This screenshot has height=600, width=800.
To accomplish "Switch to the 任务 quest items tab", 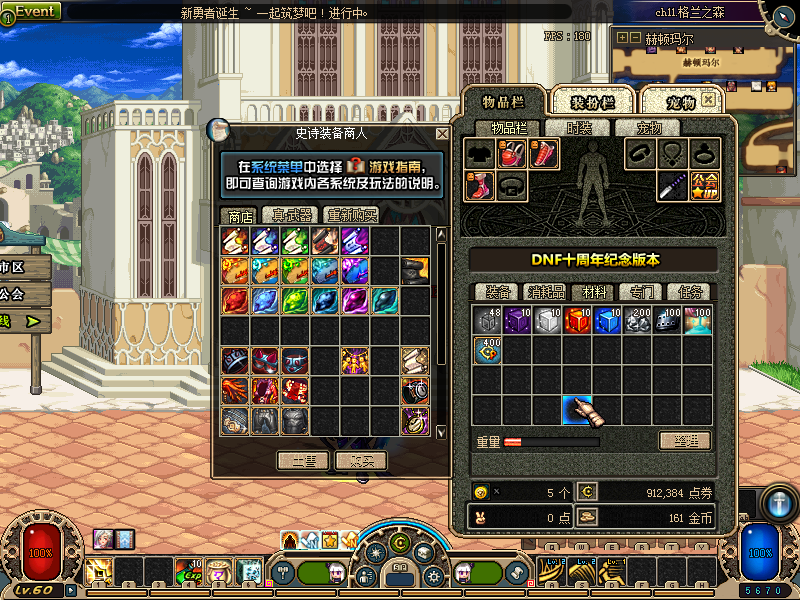I will [690, 292].
